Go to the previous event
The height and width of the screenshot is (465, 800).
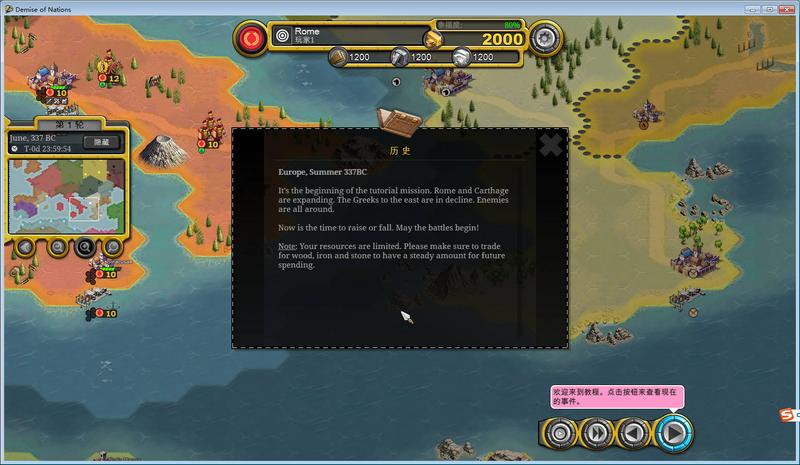[632, 432]
